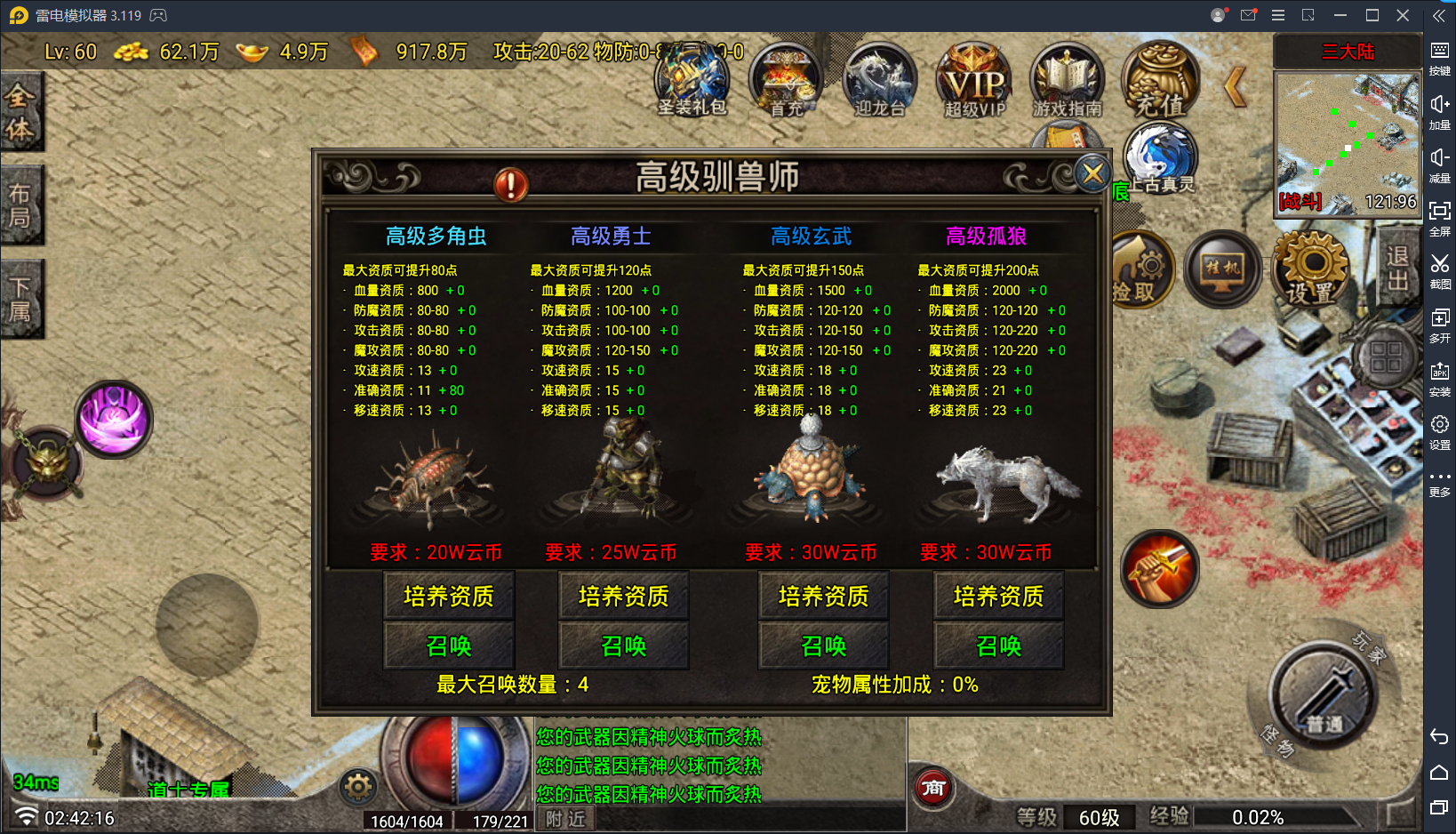Open the 充值 recharge icon
This screenshot has height=834, width=1456.
(x=1160, y=82)
